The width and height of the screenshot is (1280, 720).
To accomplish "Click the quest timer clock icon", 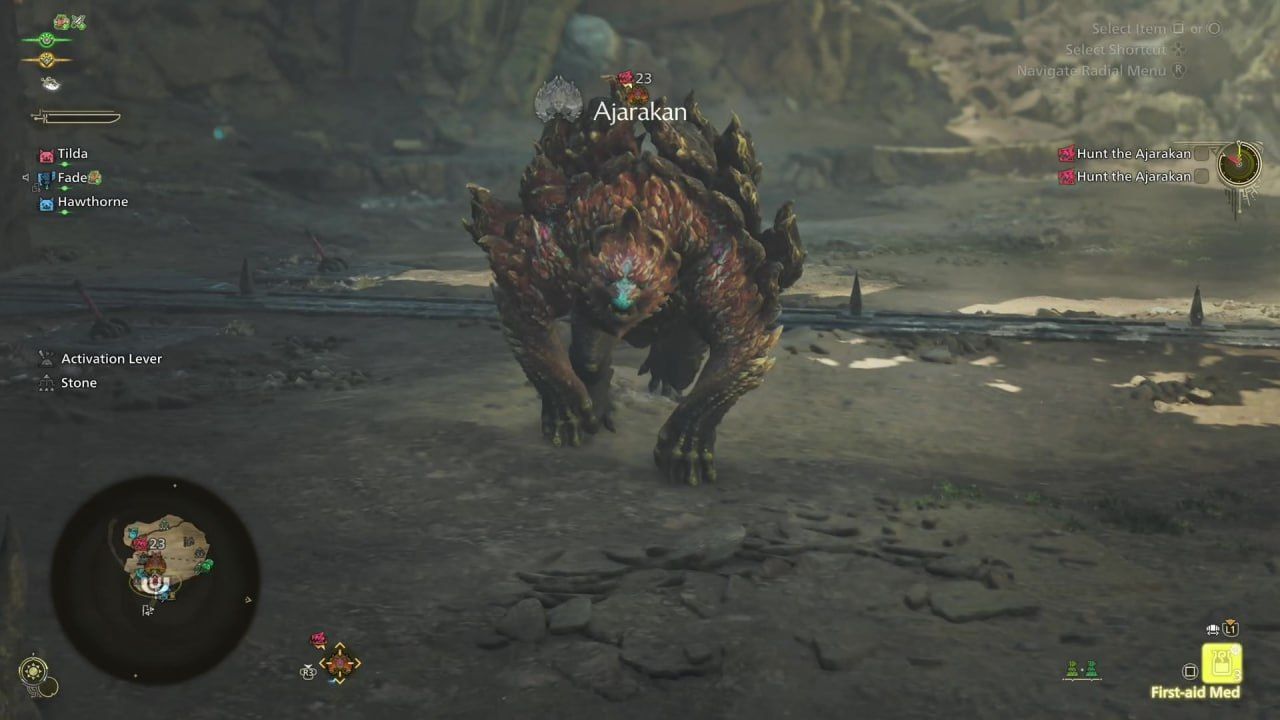I will click(x=1239, y=164).
